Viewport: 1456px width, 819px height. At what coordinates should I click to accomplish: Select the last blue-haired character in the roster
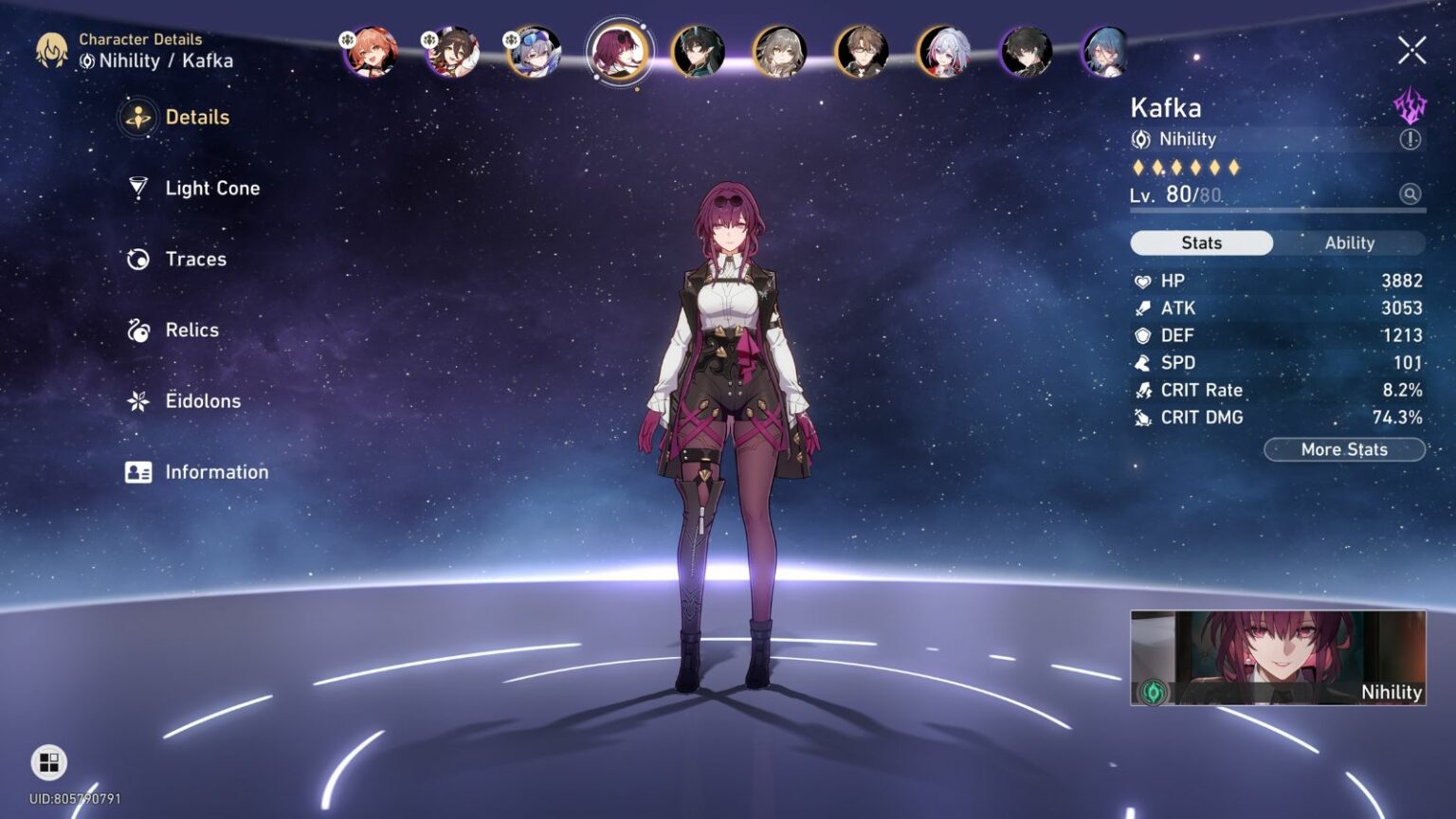click(x=1102, y=54)
